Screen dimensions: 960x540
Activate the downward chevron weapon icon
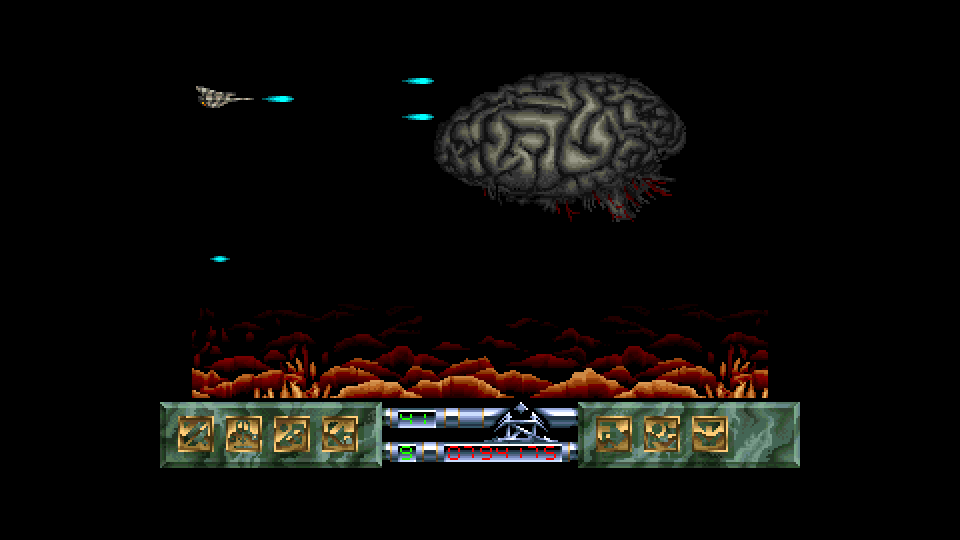710,434
